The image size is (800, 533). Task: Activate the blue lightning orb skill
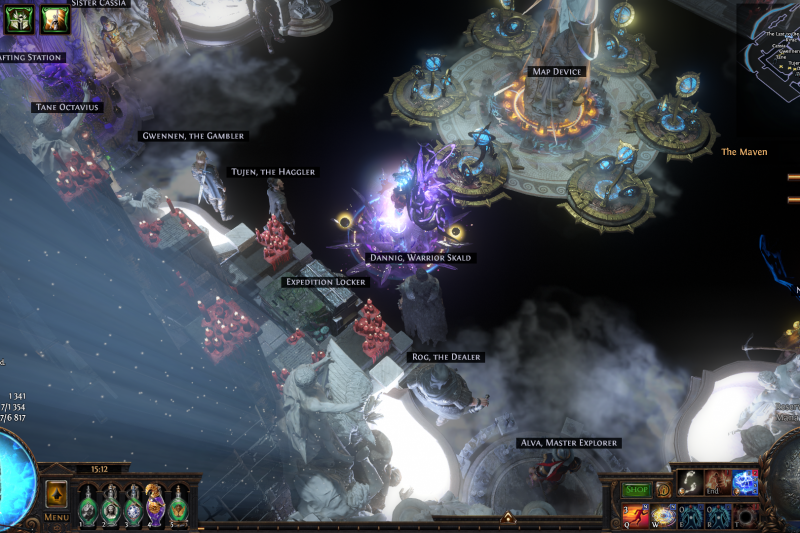coord(744,482)
